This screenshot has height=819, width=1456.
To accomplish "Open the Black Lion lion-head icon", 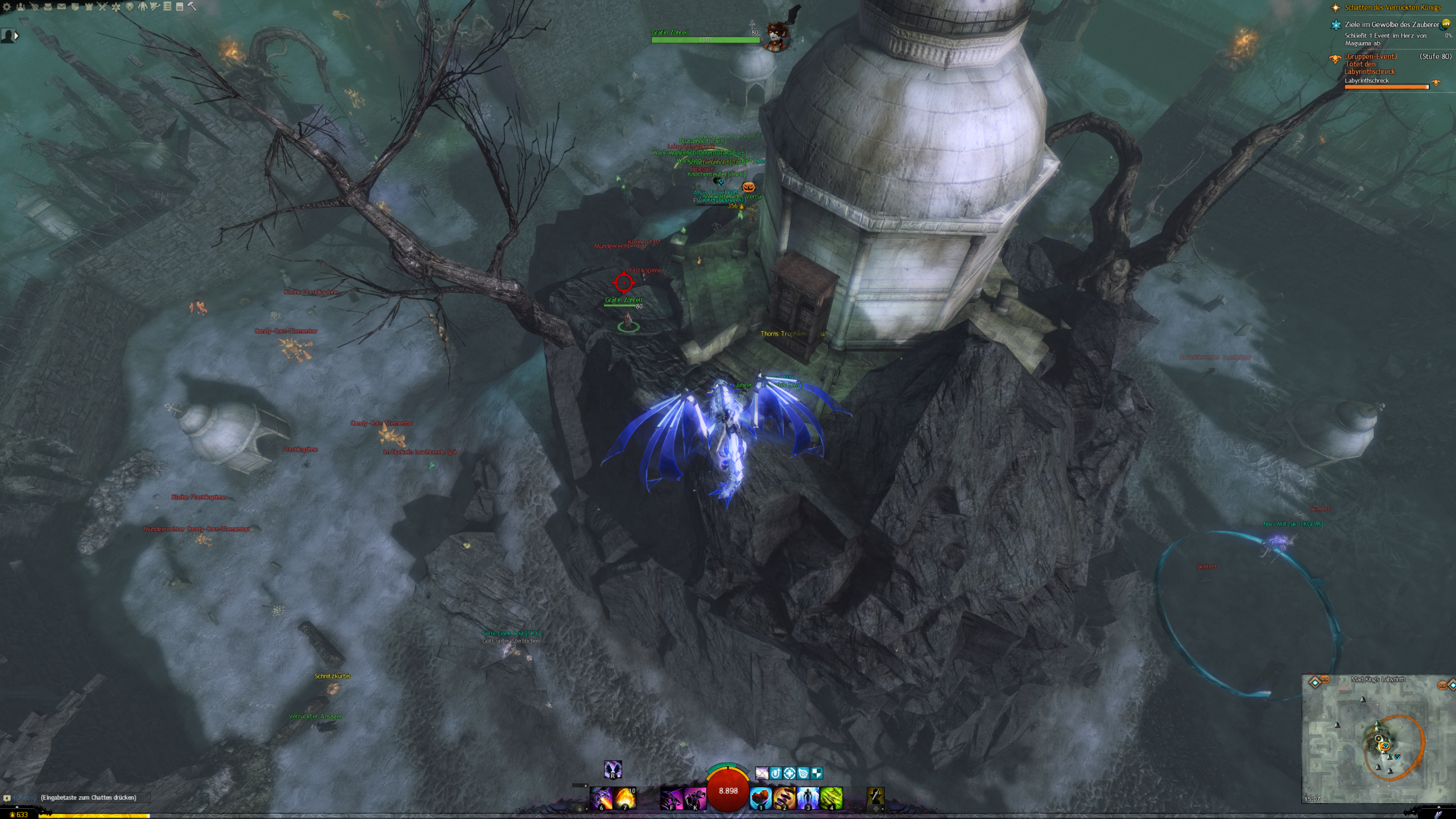I will point(130,7).
